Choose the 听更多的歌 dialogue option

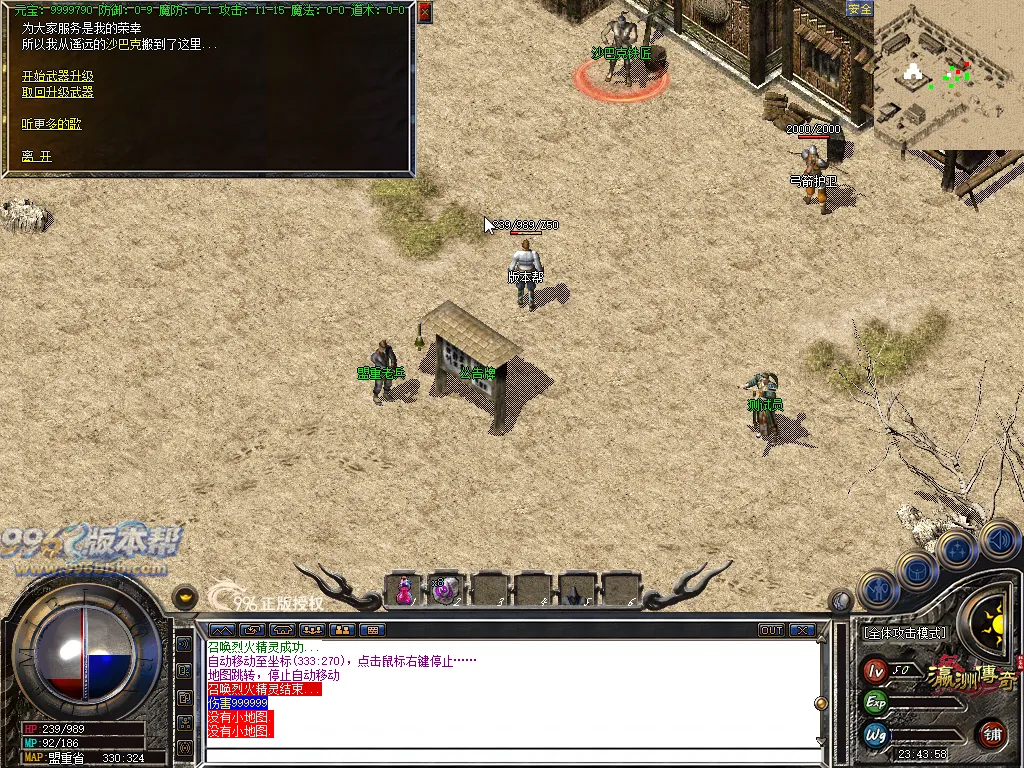click(x=52, y=124)
